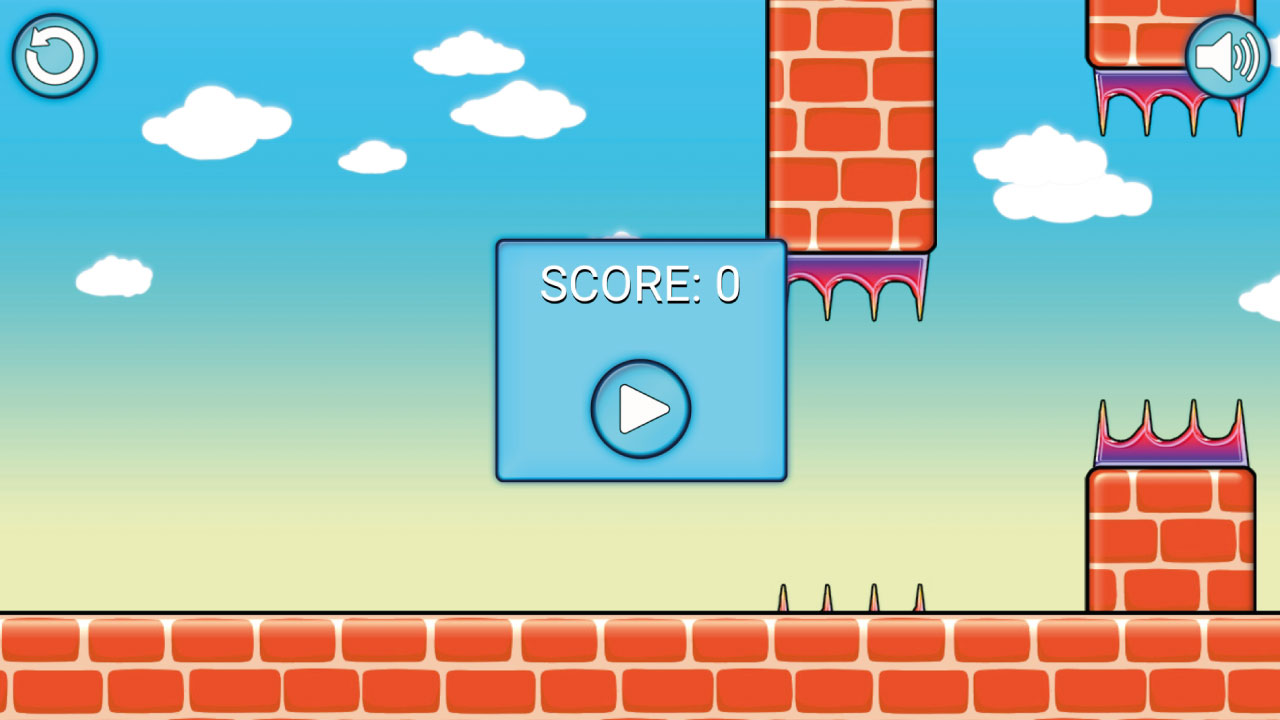Click the upward spikes on the right pillar
1280x720 pixels.
click(x=1170, y=435)
